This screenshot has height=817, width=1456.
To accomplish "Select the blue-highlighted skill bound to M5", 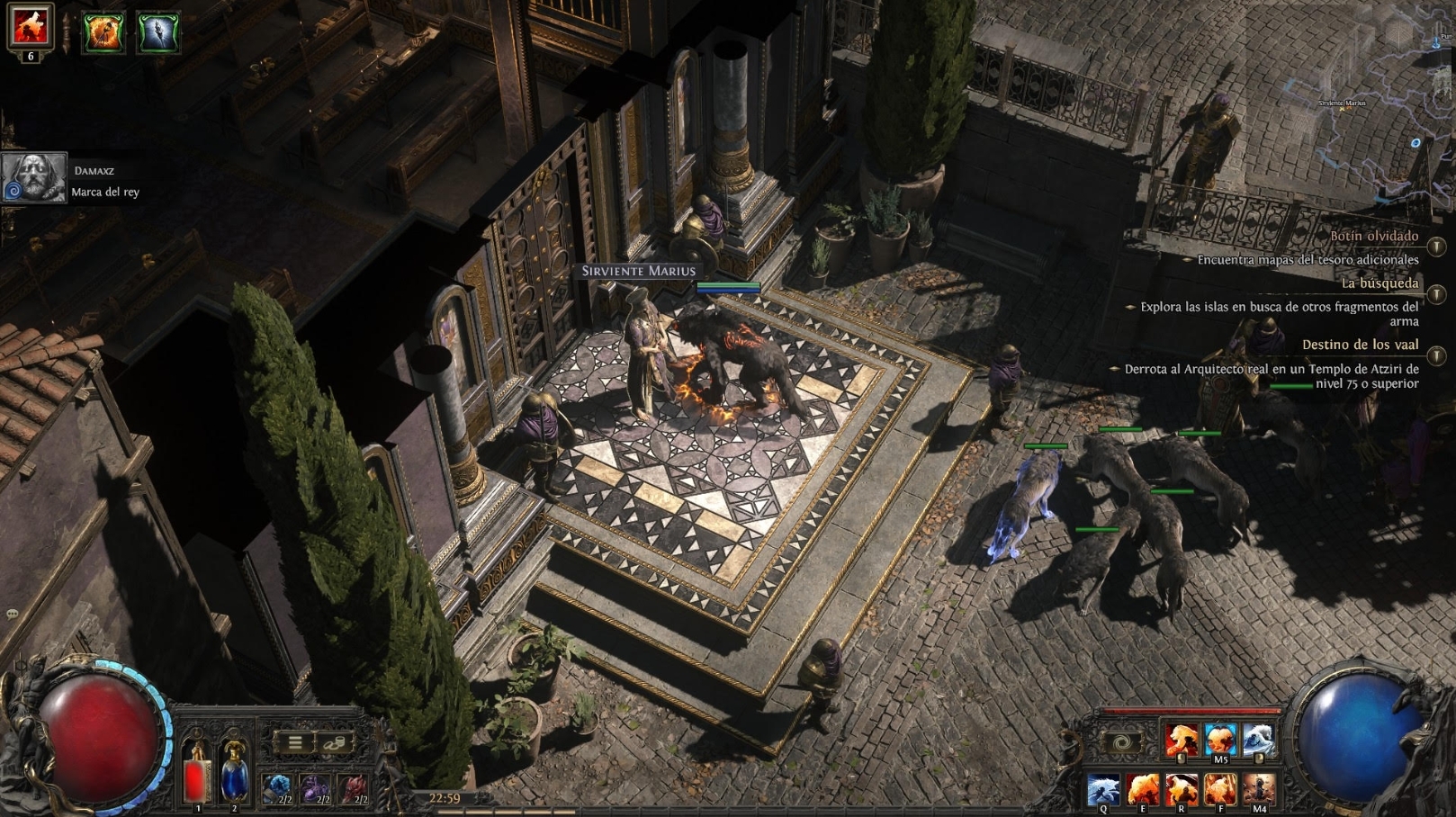I will coord(1220,740).
